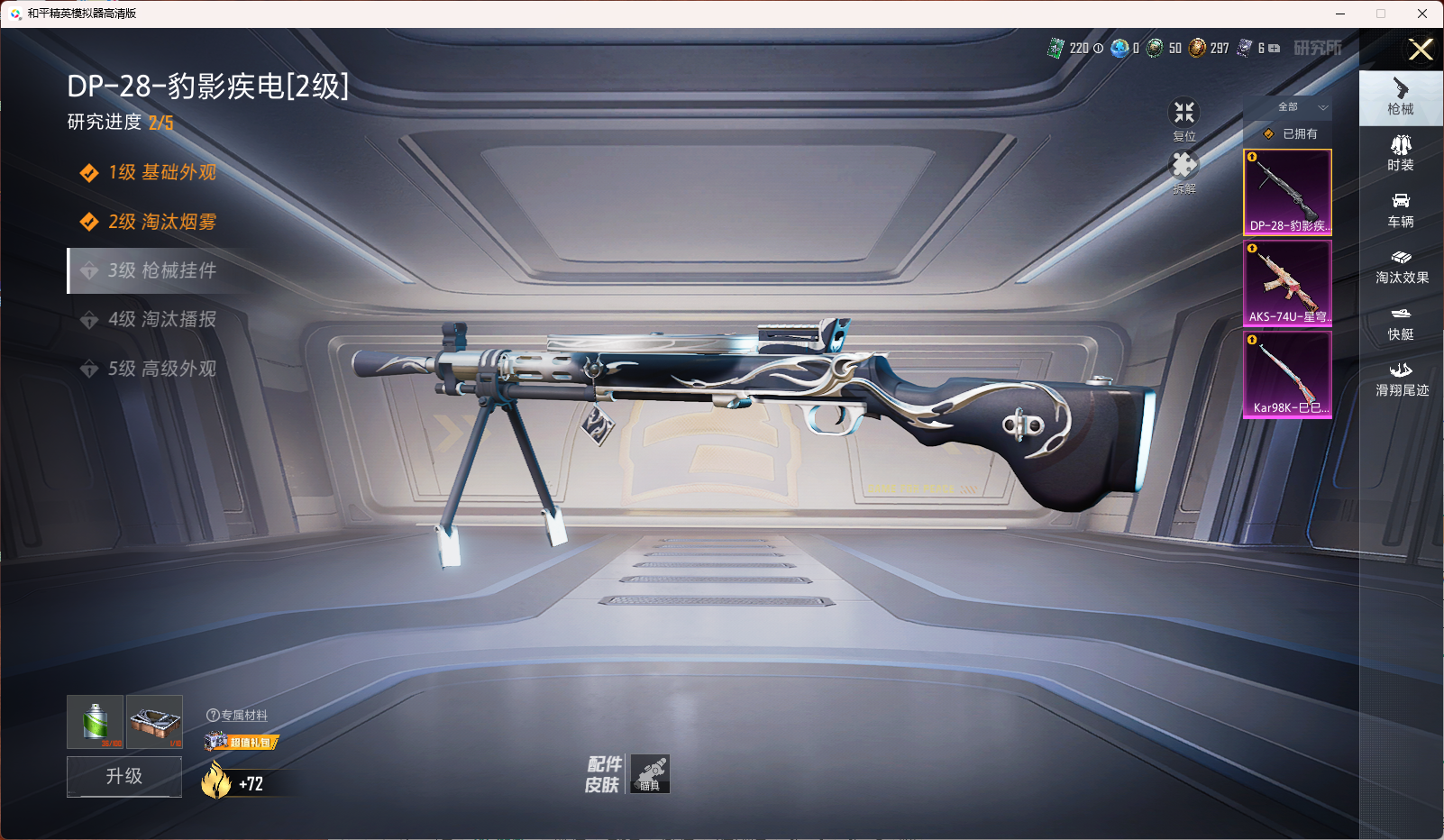Viewport: 1444px width, 840px height.
Task: Switch to the 枪械 category tab
Action: (1400, 96)
